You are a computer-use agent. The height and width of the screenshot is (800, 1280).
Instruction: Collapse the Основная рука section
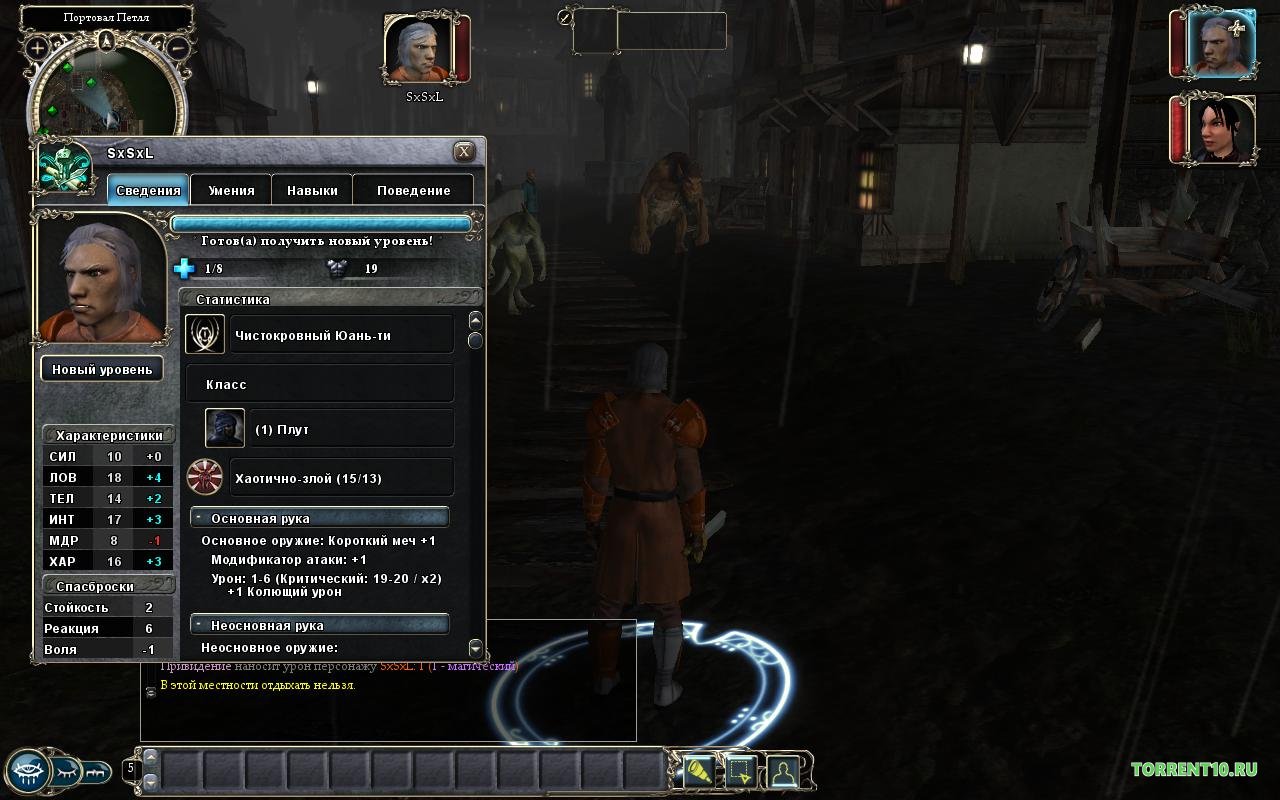201,519
